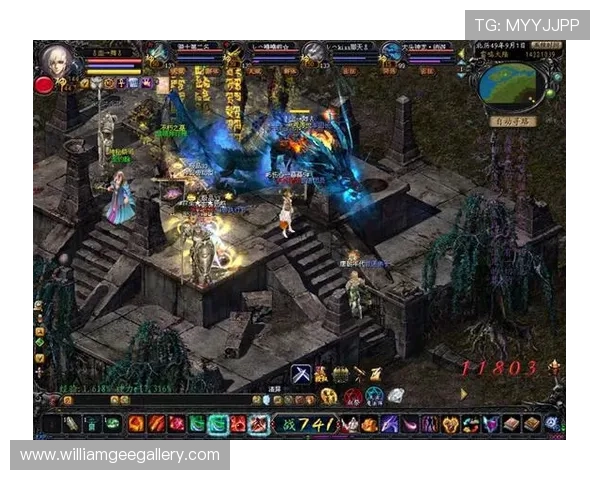
Task: Select the player character portrait
Action: click(57, 60)
